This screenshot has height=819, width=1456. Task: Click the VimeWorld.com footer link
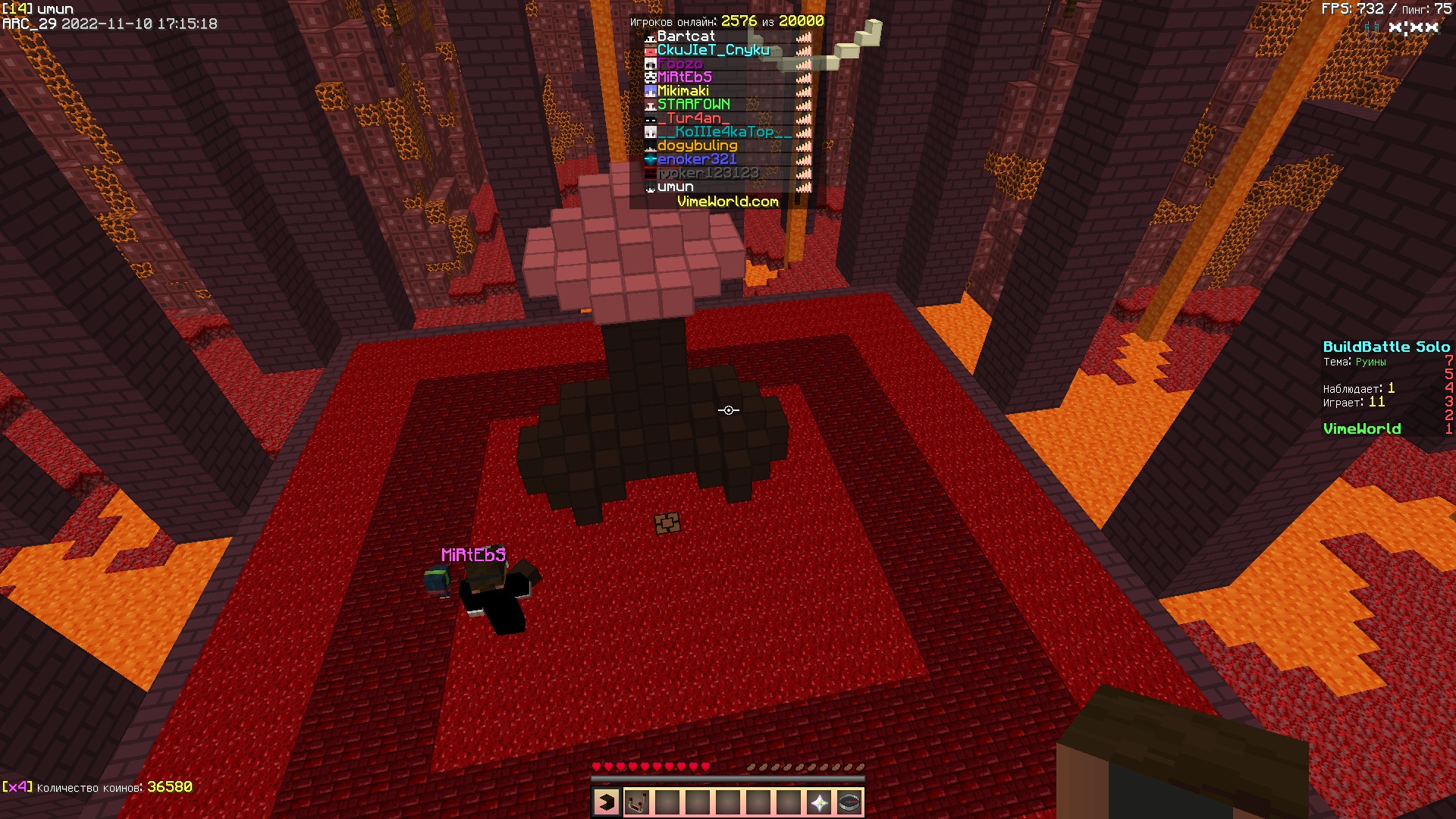727,202
